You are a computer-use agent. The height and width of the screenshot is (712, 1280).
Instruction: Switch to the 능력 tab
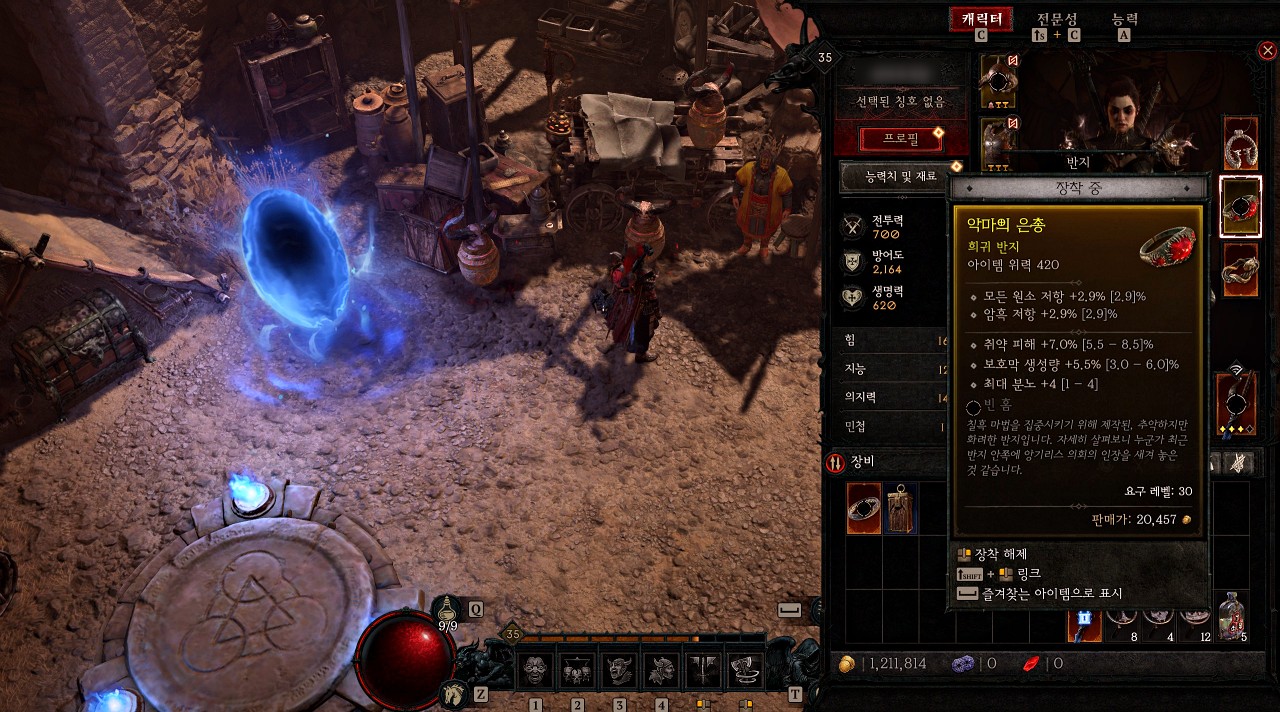[x=1124, y=20]
